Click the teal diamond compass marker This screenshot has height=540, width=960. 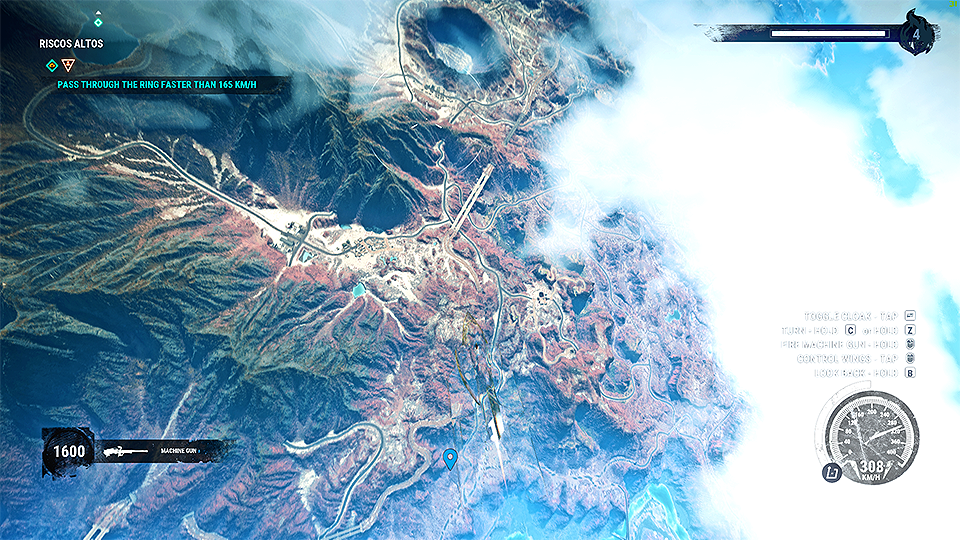point(98,20)
